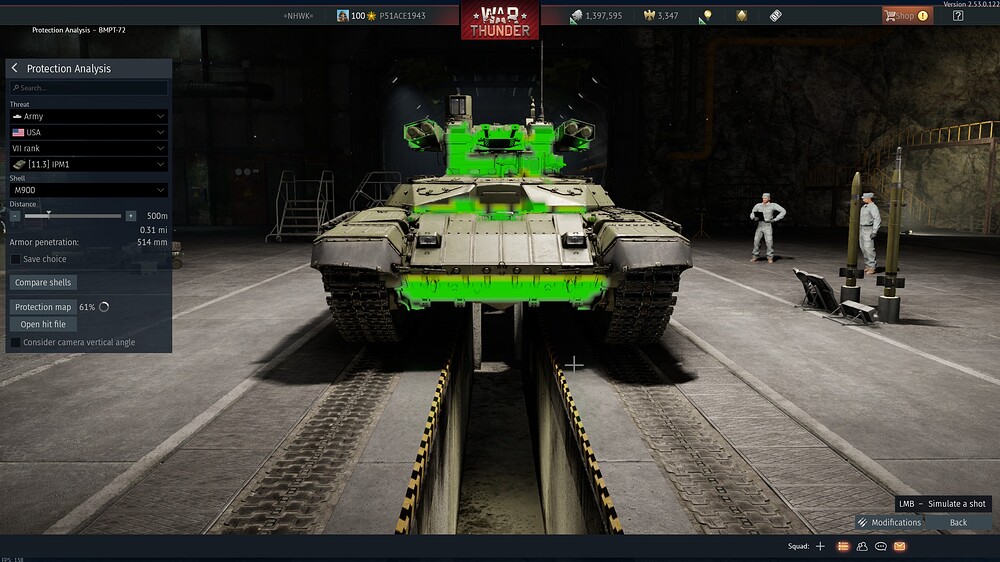
Task: Click the Protection map button
Action: tap(43, 307)
